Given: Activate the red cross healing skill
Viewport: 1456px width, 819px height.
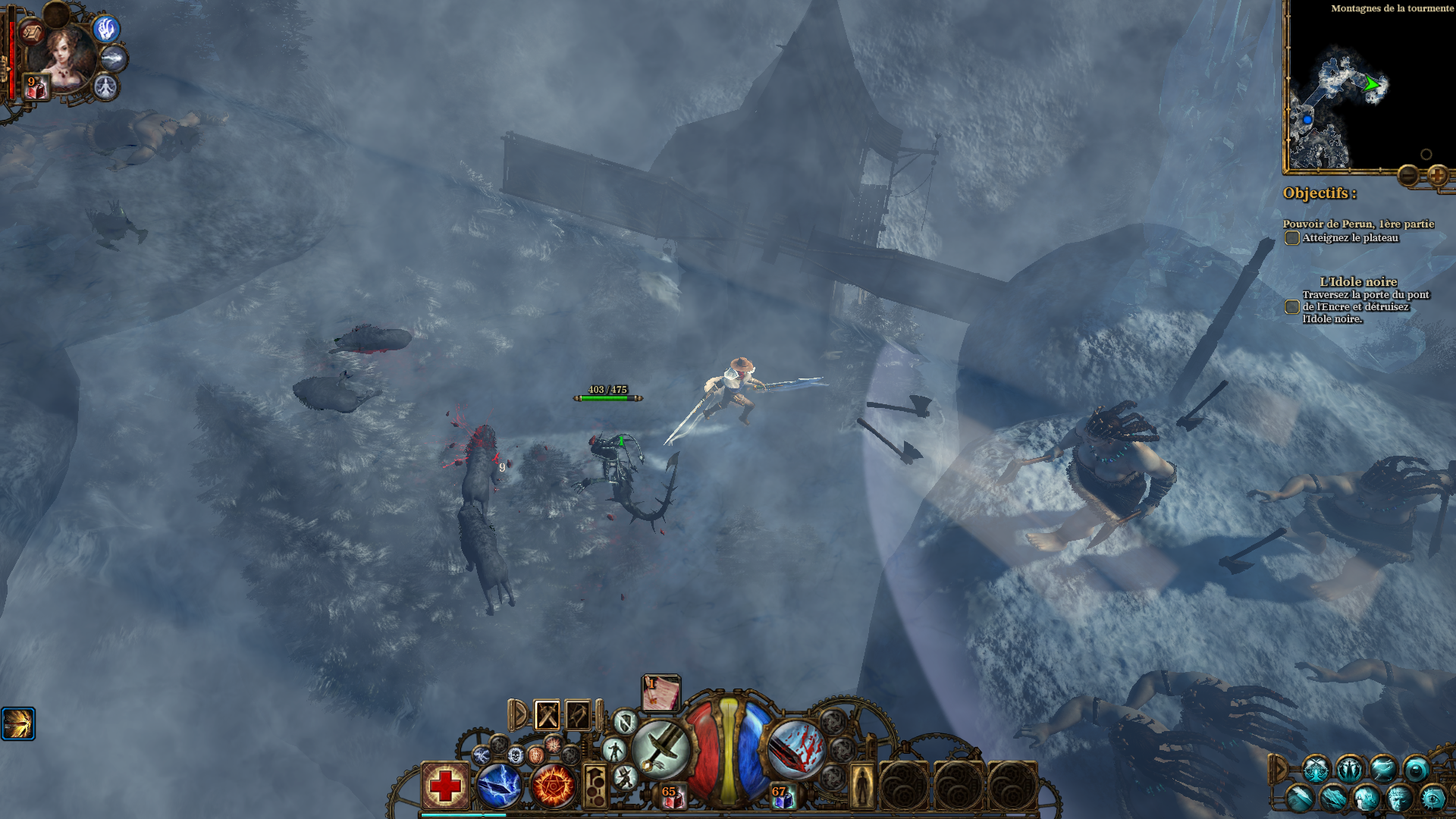Looking at the screenshot, I should (x=445, y=786).
